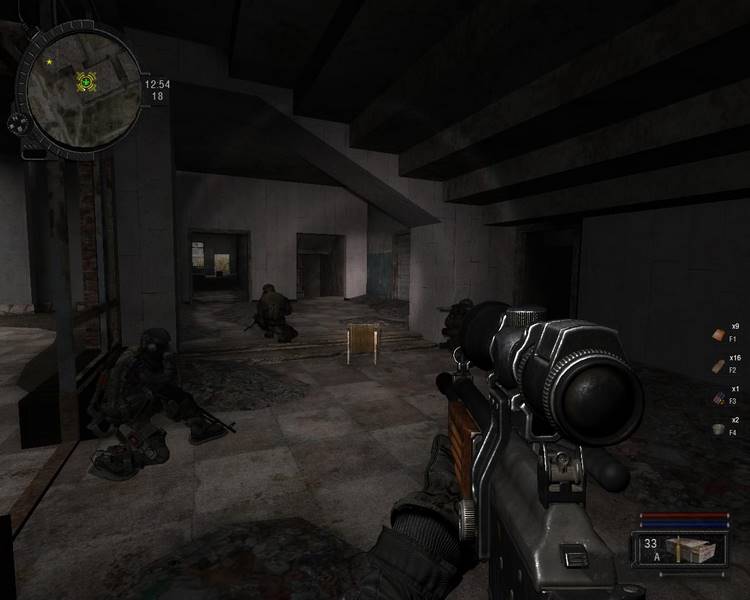Select the yellow star marker on minimap
Image resolution: width=750 pixels, height=600 pixels.
pos(48,62)
